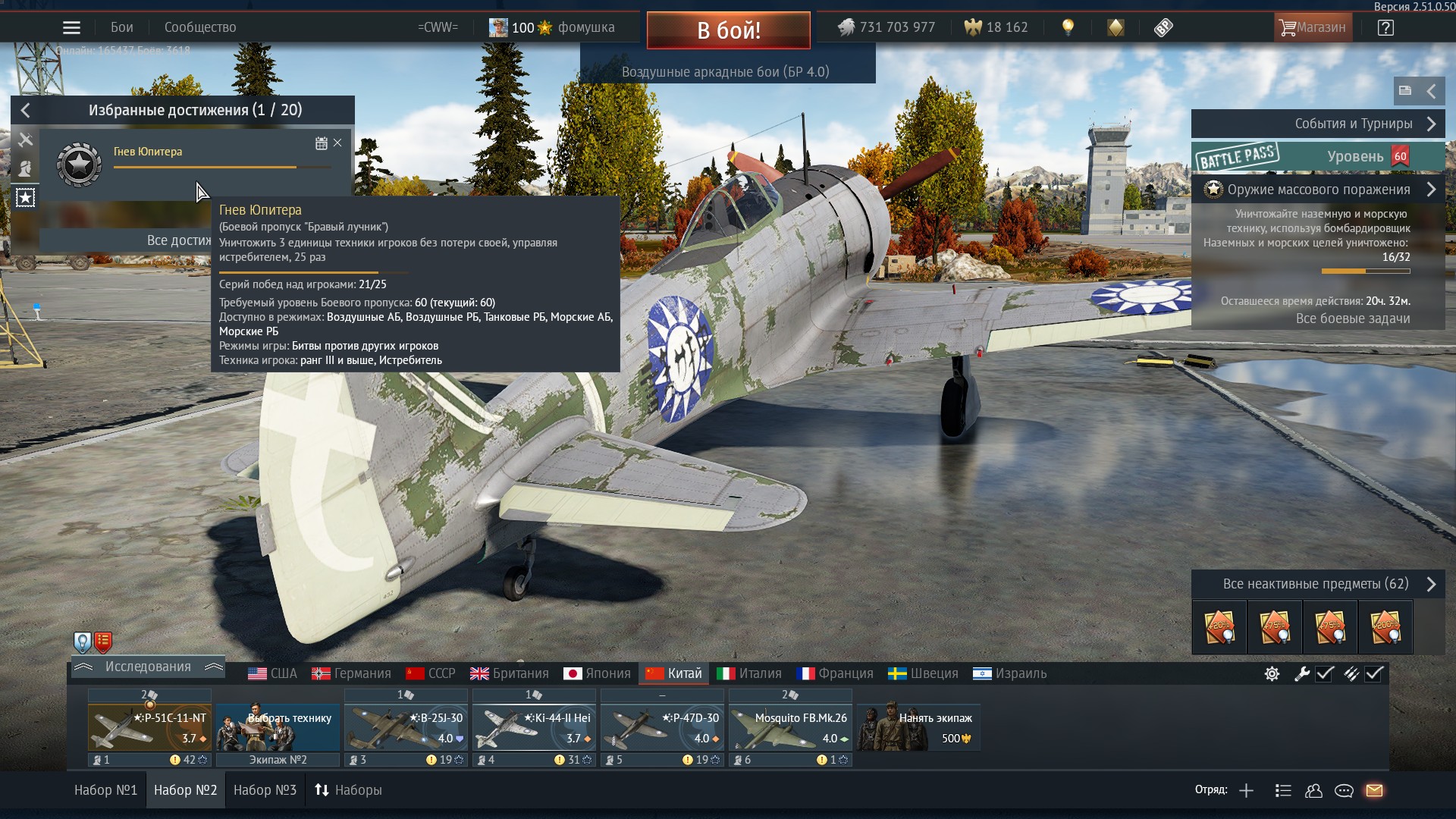Open game mode selector Воздушные аркадные бои
The width and height of the screenshot is (1456, 819).
726,72
